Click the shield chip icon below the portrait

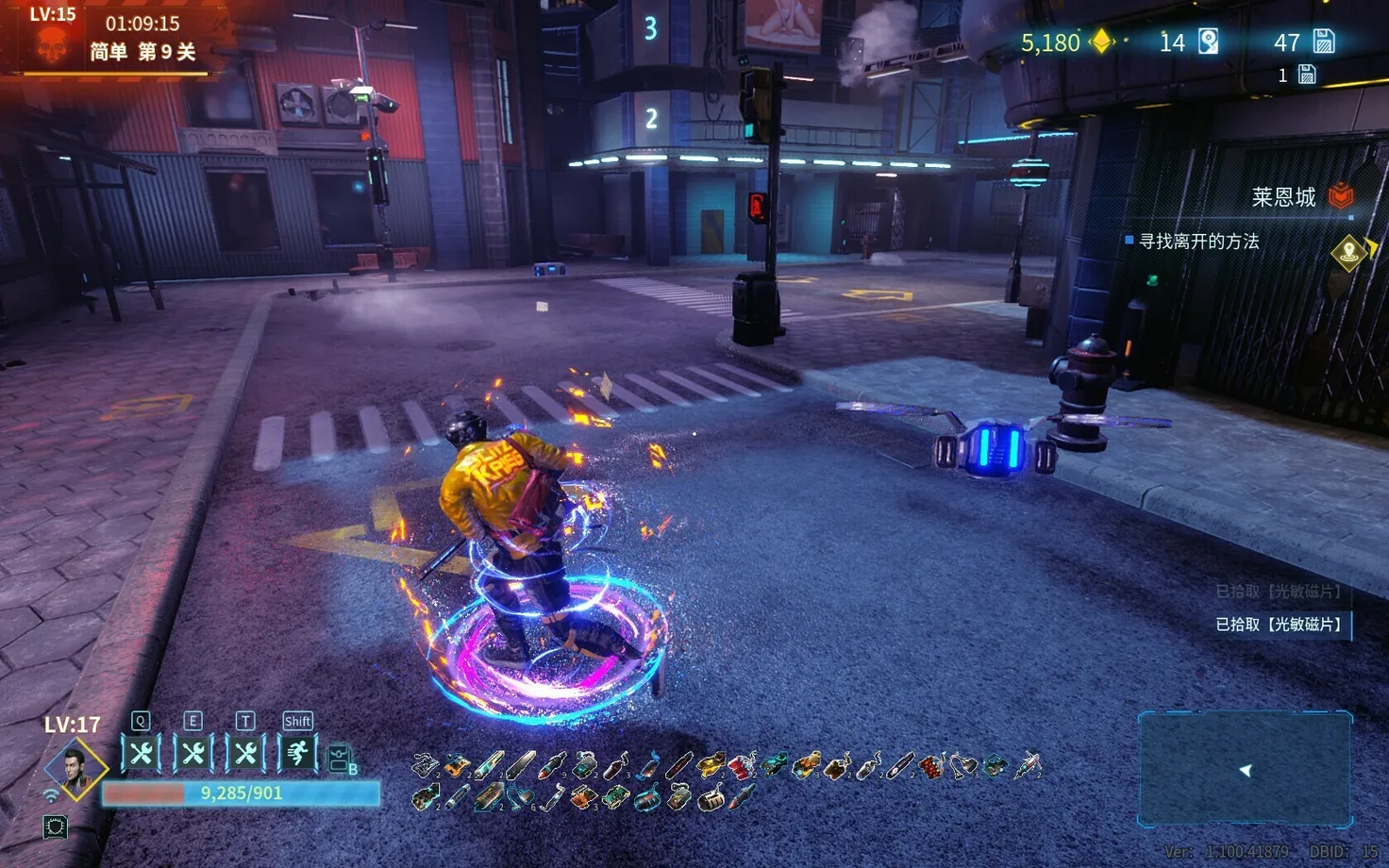55,827
